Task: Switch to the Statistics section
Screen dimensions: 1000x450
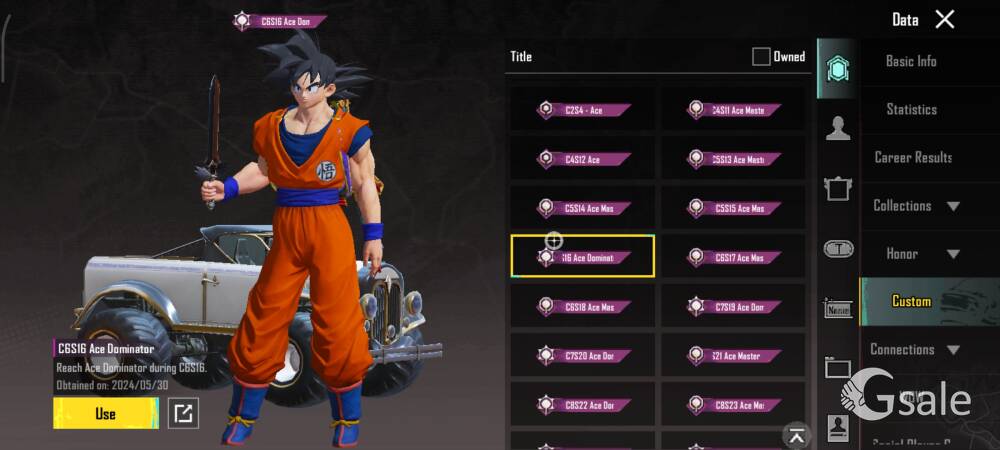Action: (x=911, y=109)
